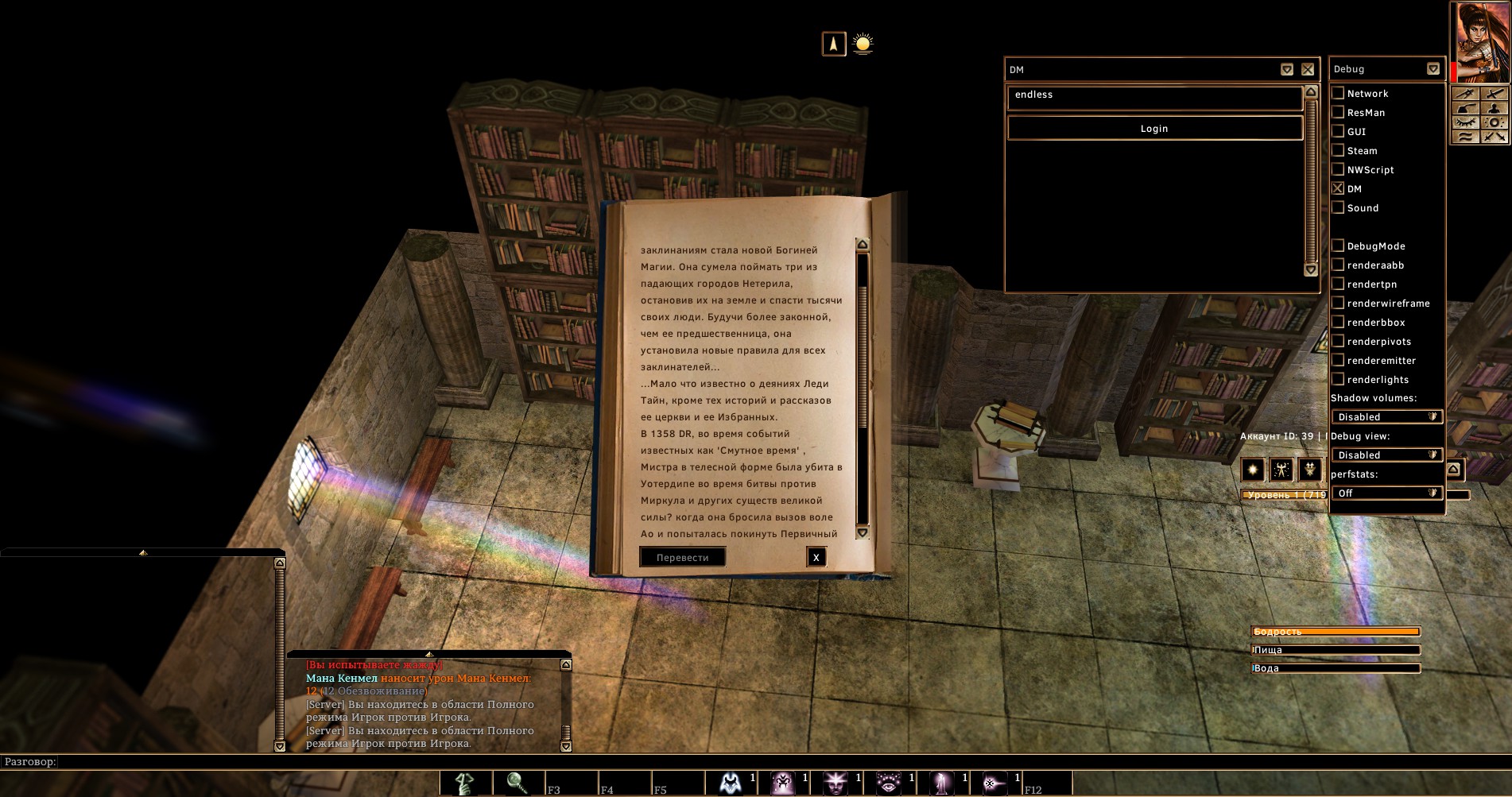The width and height of the screenshot is (1512, 797).
Task: Click the Login button in DM panel
Action: (x=1154, y=128)
